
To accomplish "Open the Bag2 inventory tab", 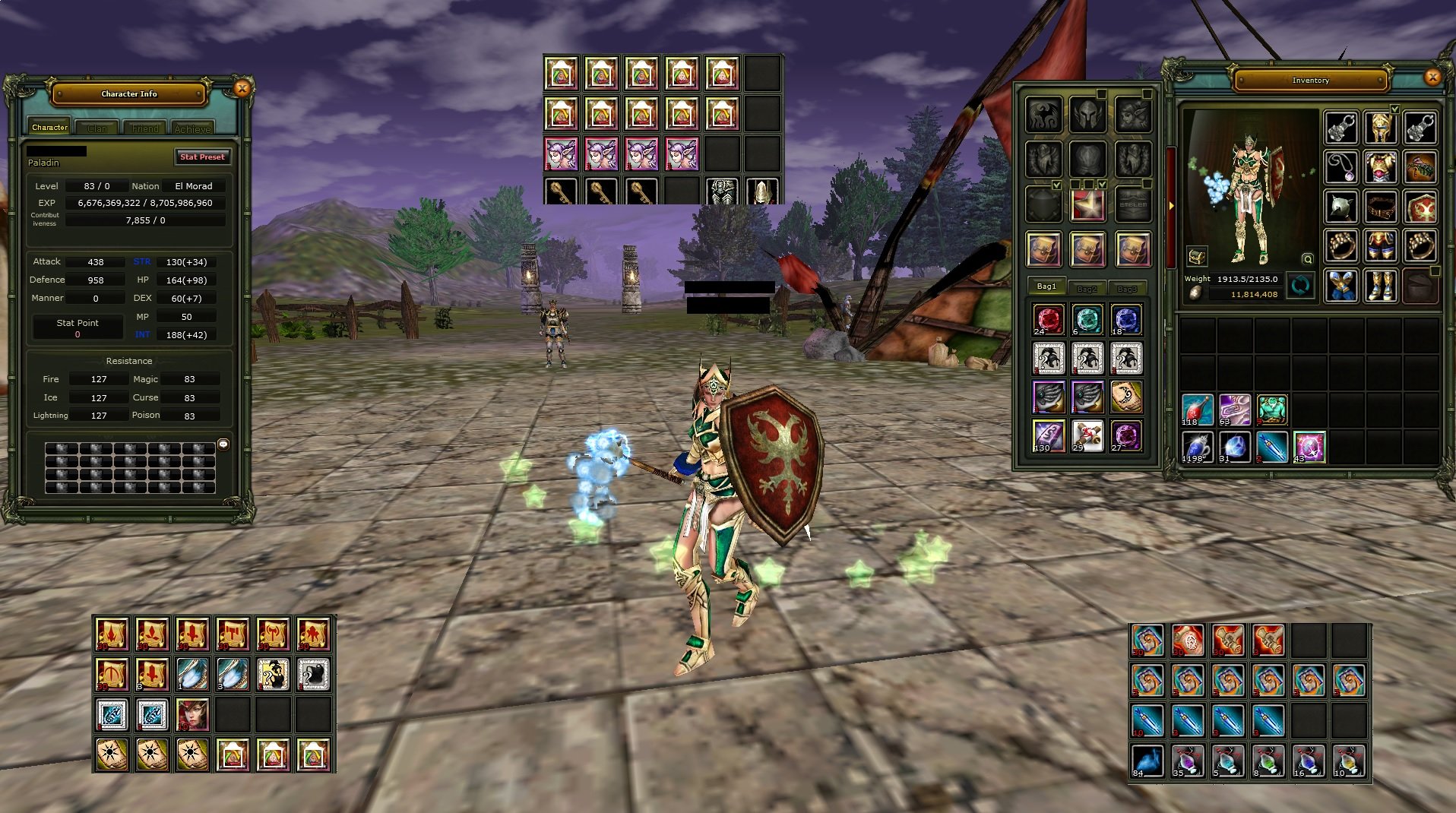I will (1088, 288).
